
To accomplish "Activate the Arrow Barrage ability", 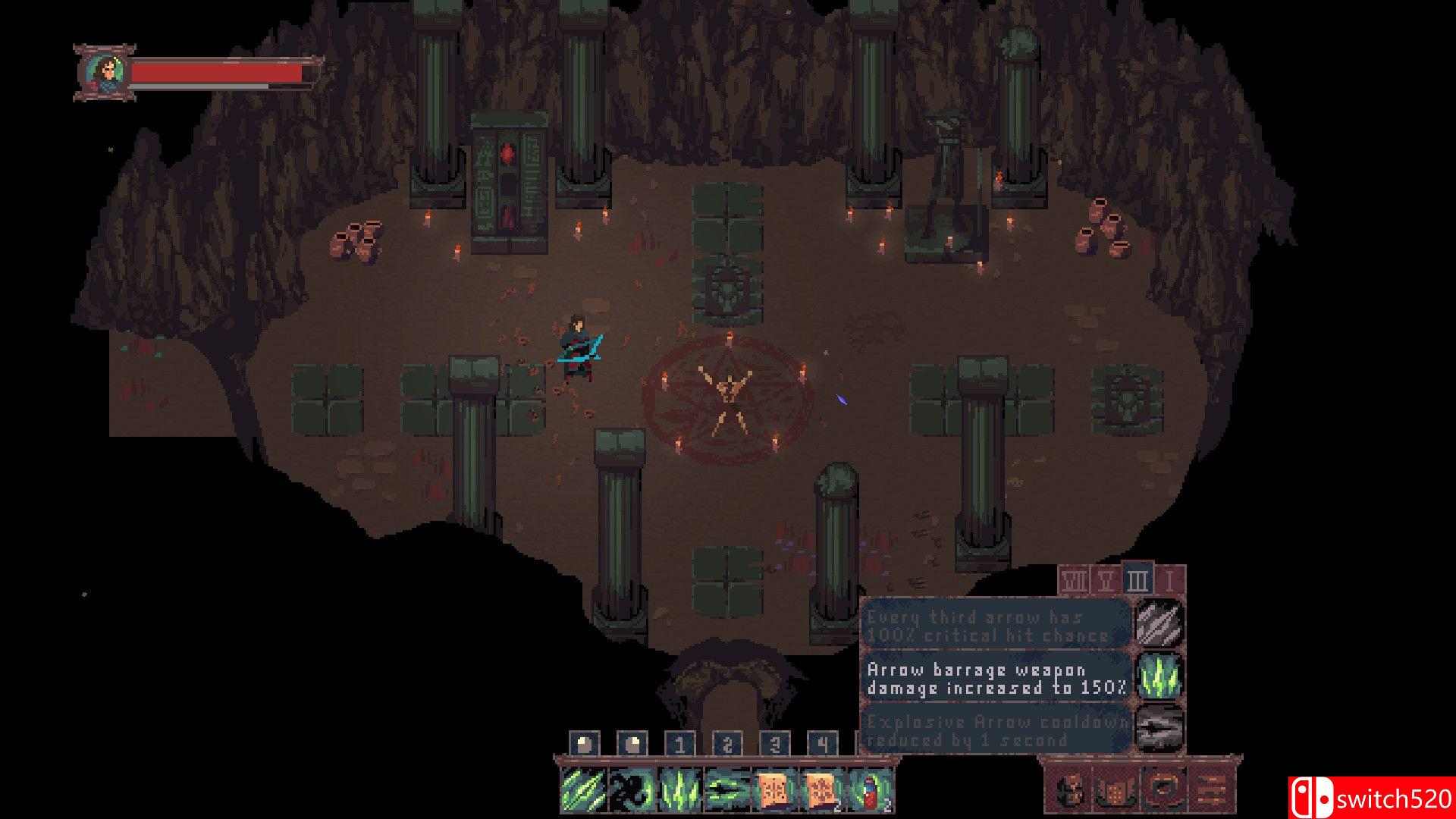I will point(679,789).
